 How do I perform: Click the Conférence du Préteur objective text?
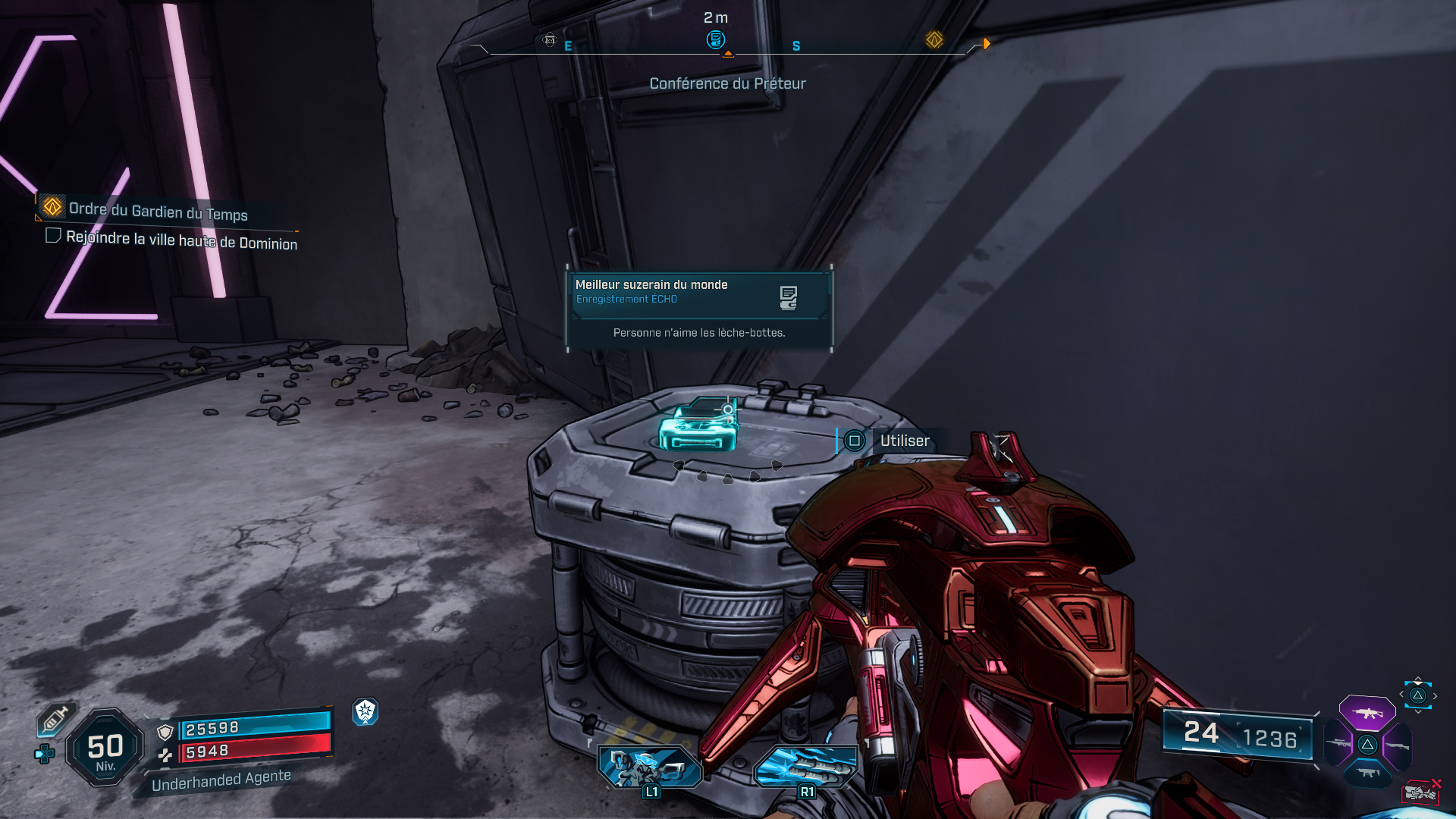click(x=728, y=83)
